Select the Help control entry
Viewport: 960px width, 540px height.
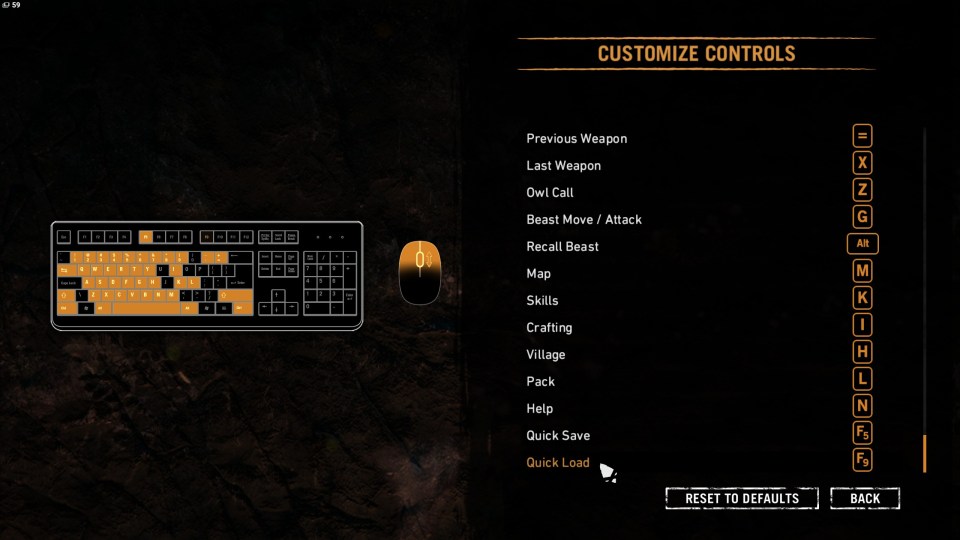point(540,408)
